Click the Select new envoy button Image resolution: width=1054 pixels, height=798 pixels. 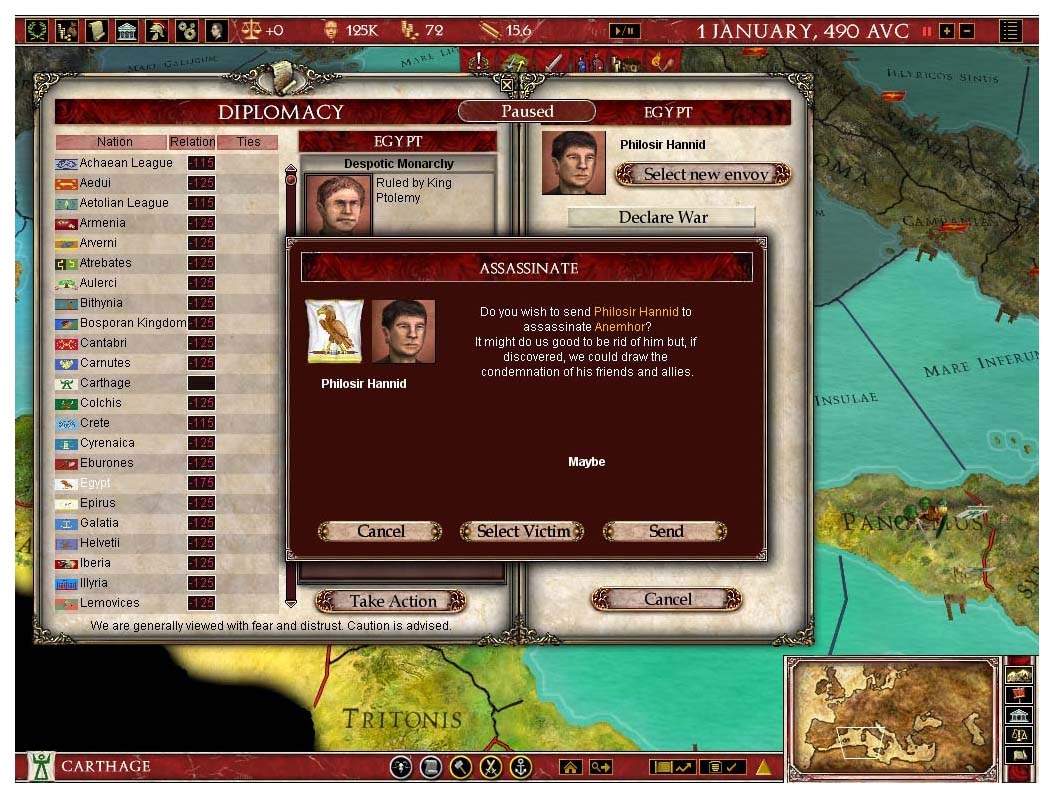point(705,174)
